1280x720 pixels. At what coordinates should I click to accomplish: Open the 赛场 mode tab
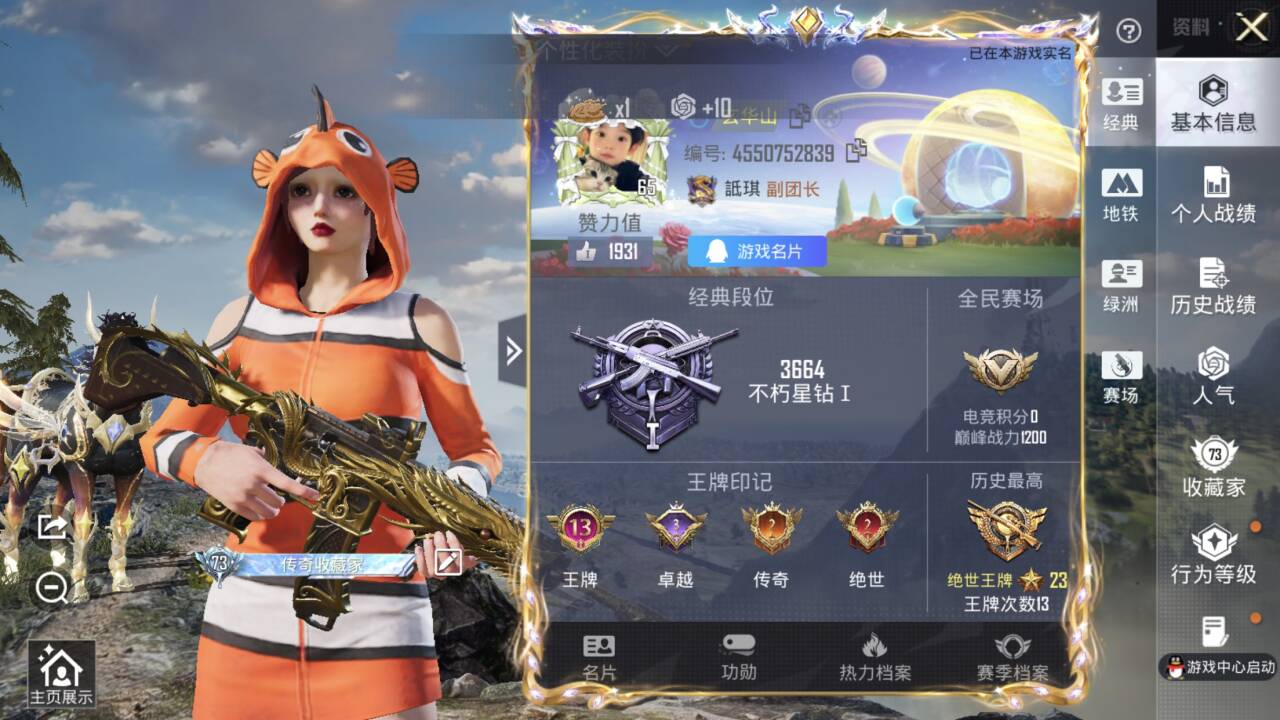click(x=1121, y=377)
